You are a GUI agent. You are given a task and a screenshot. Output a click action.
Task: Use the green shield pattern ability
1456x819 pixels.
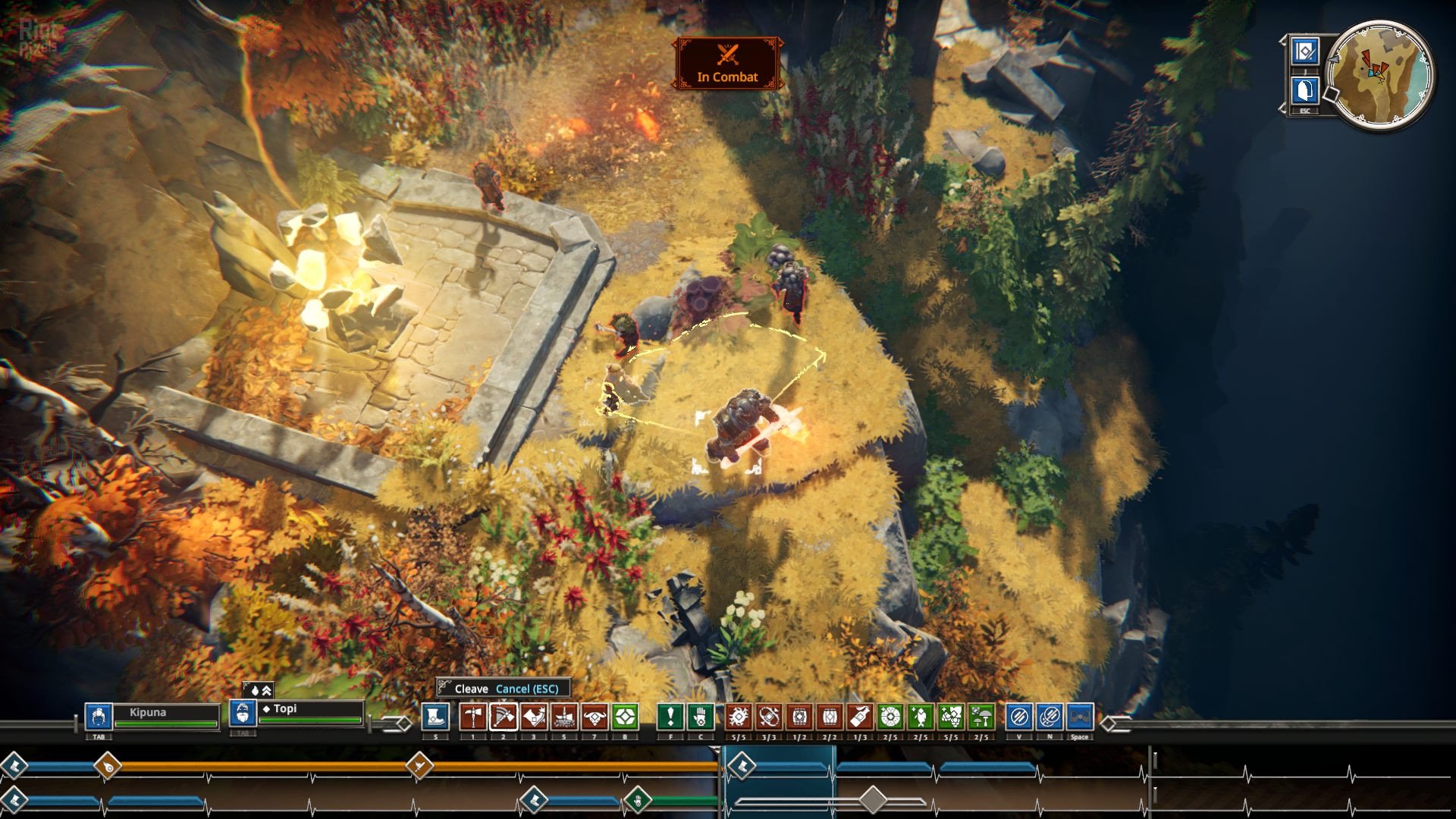(x=625, y=717)
